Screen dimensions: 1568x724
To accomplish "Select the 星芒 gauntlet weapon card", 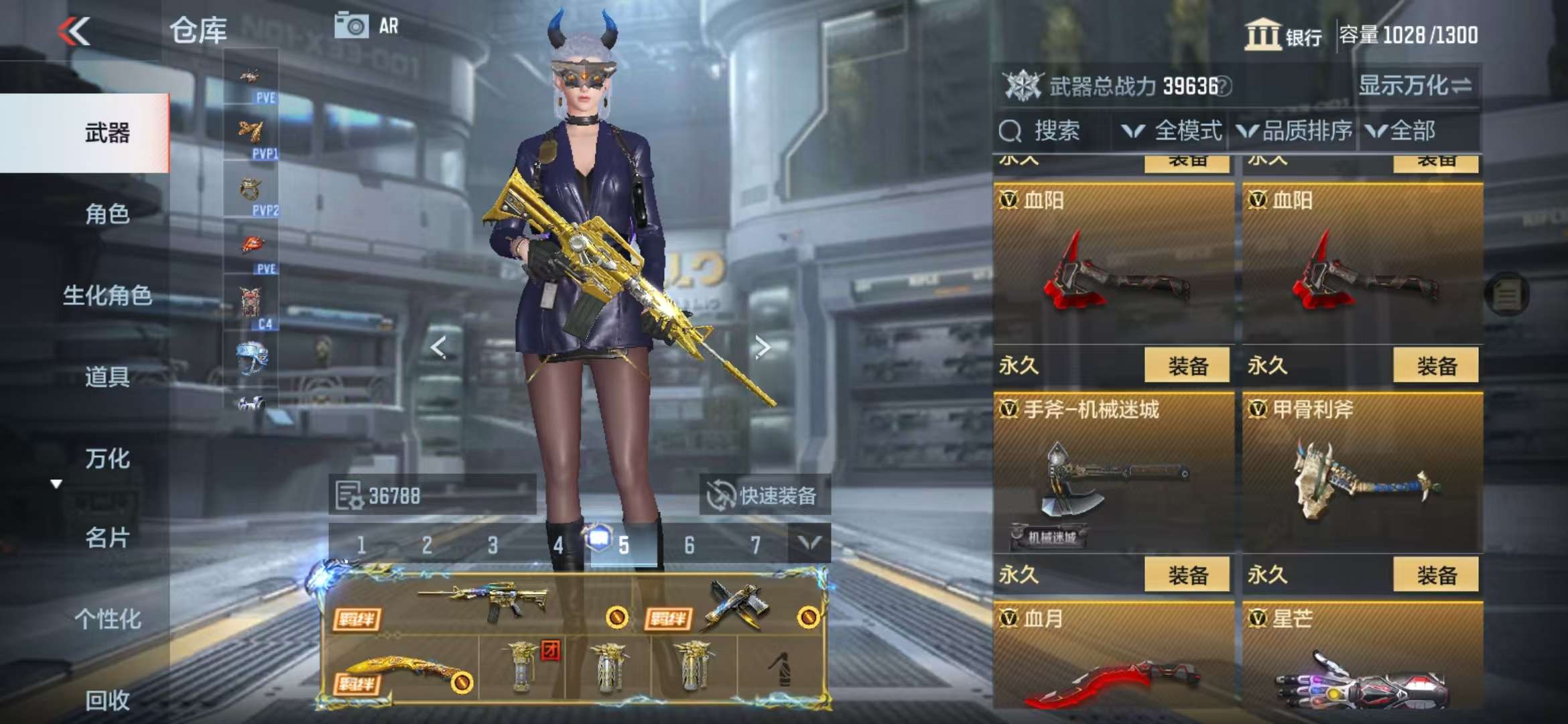I will pos(1362,660).
